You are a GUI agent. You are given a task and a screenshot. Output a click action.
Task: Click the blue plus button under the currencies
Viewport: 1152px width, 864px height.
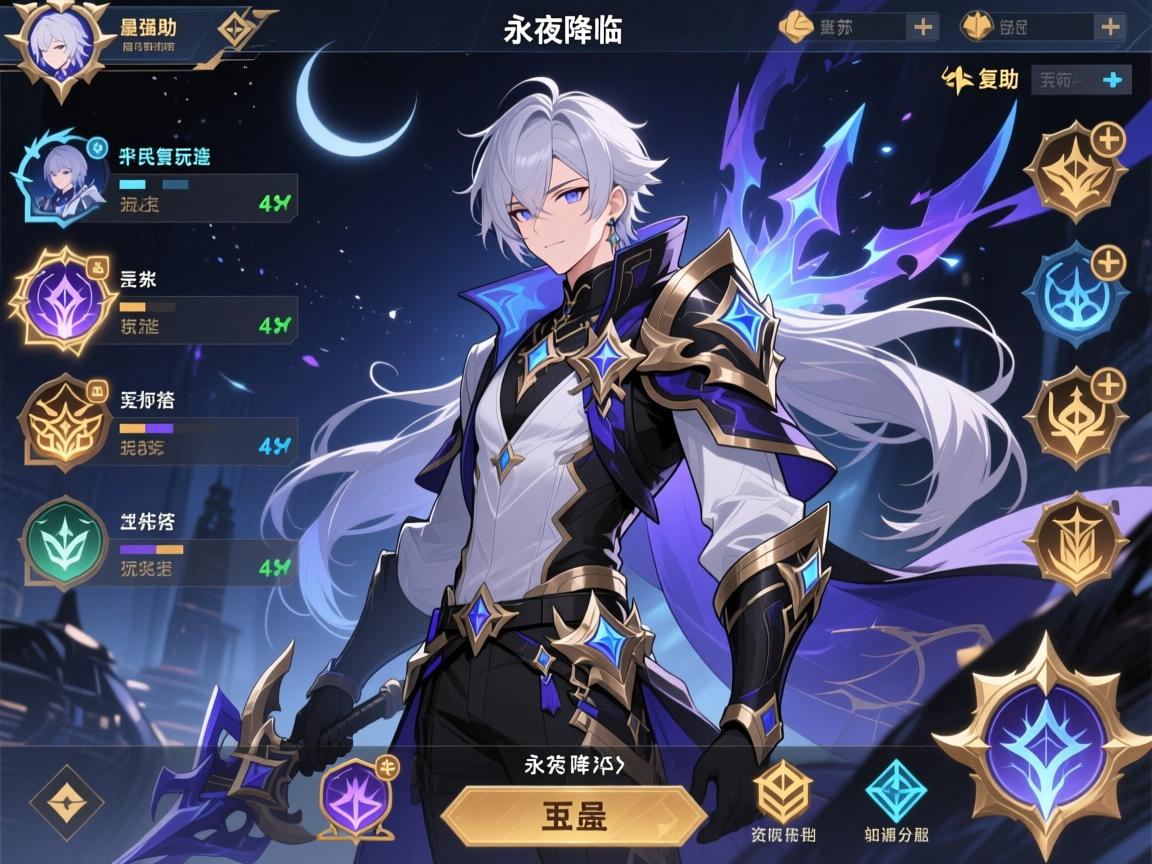[1110, 79]
